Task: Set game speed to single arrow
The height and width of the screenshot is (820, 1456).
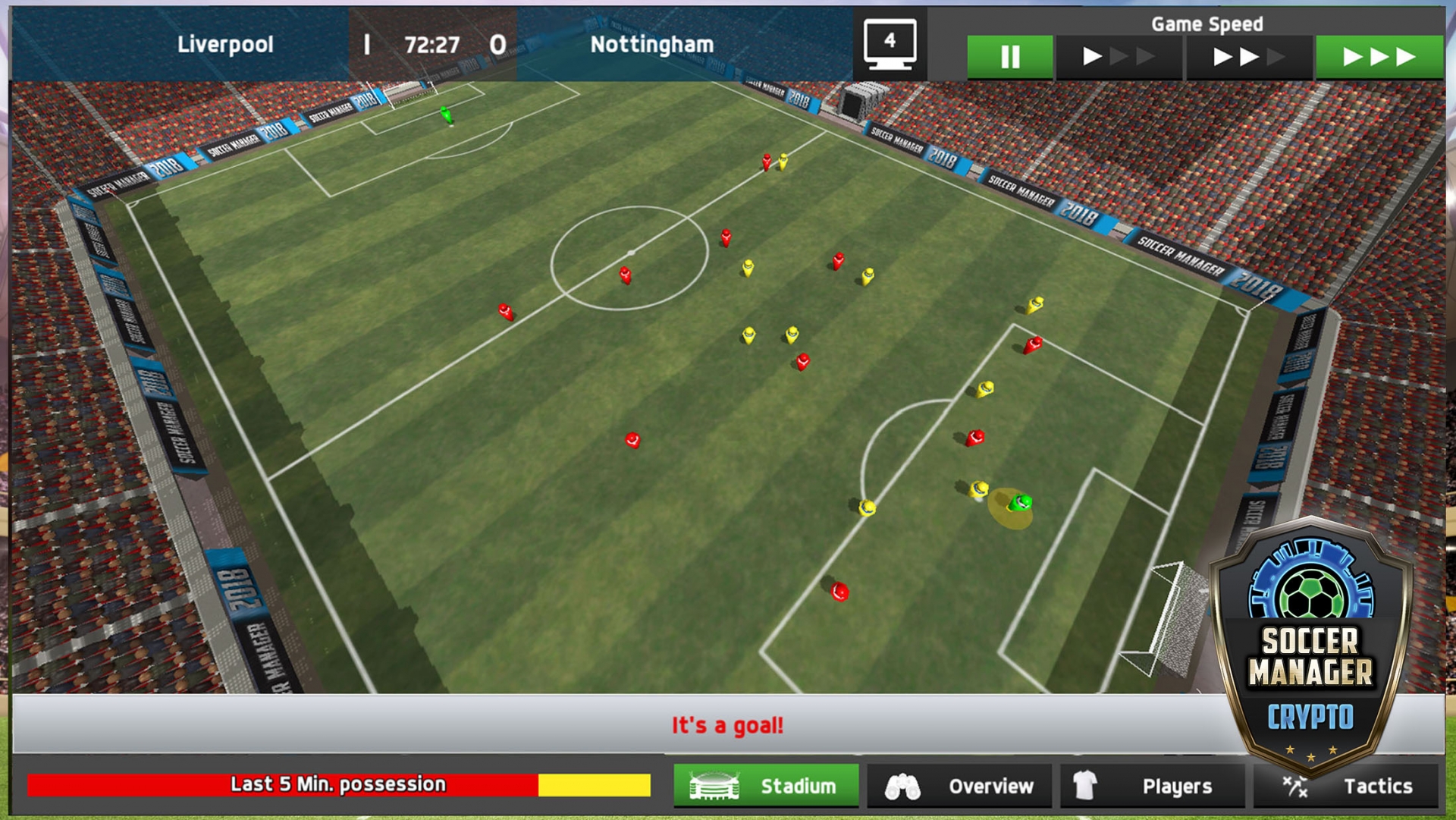Action: [x=1119, y=57]
